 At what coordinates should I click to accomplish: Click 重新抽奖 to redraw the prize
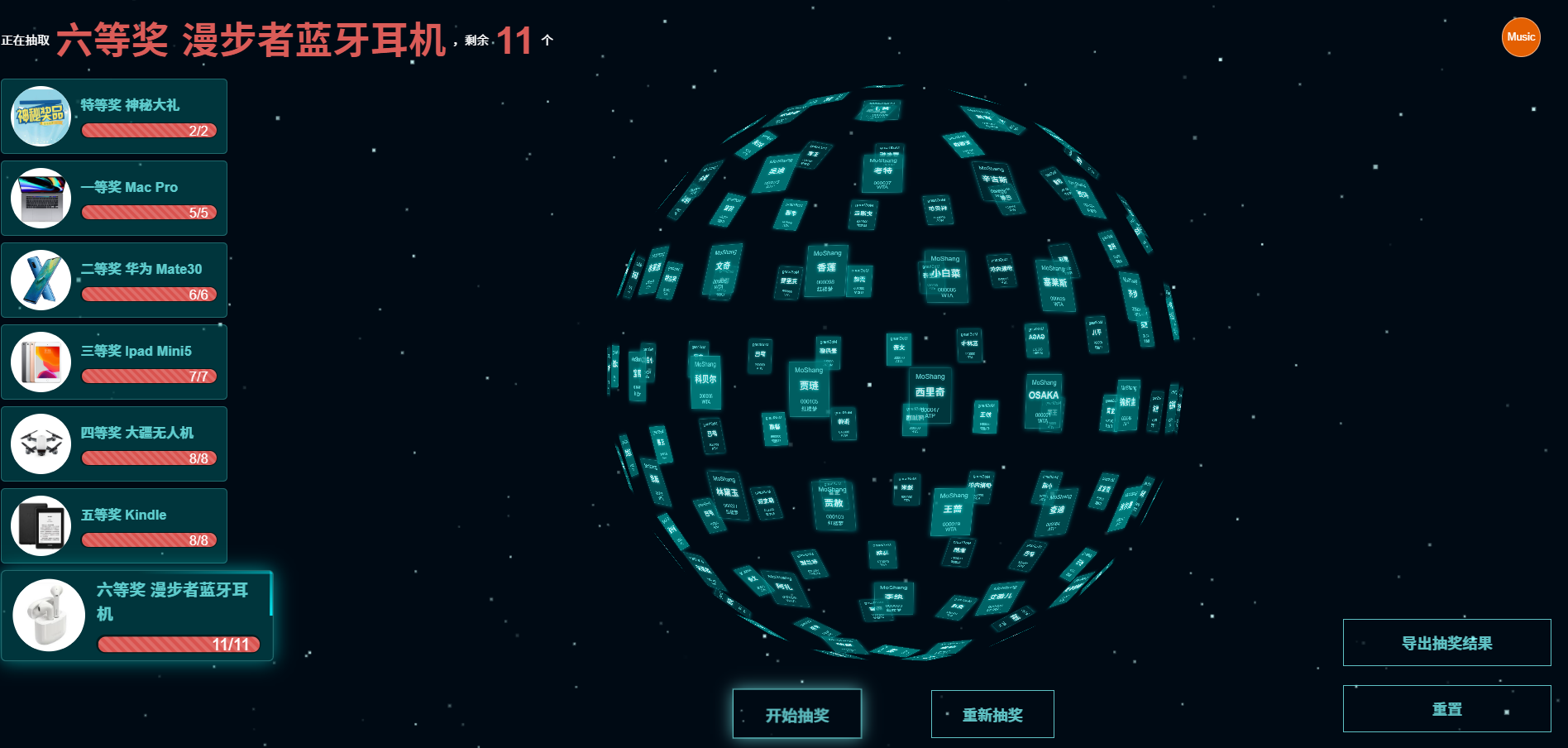click(992, 713)
